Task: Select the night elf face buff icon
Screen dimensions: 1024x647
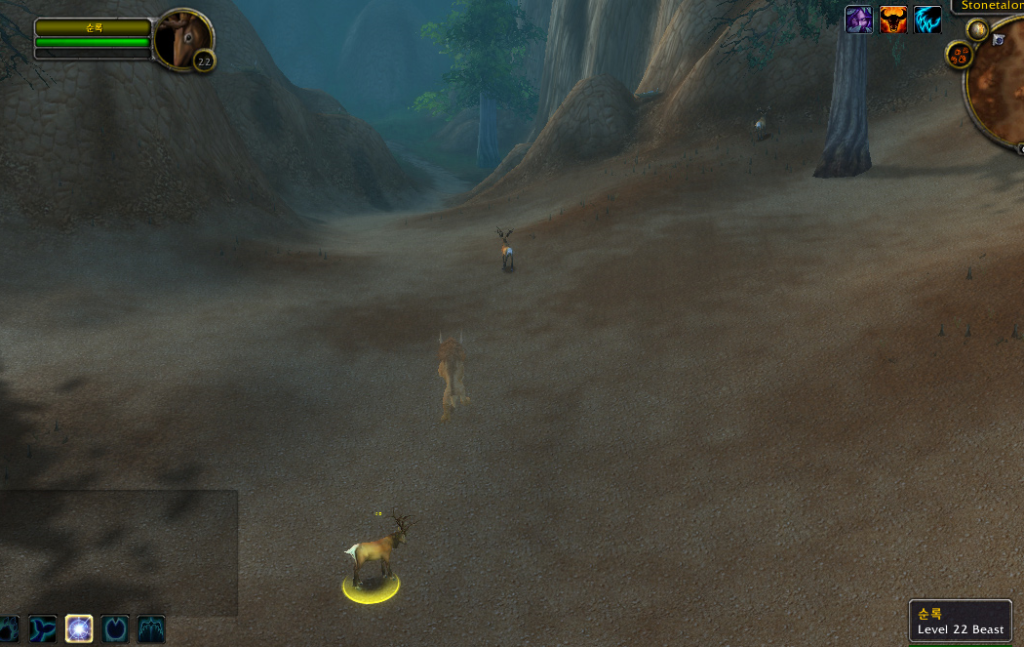Action: (858, 19)
